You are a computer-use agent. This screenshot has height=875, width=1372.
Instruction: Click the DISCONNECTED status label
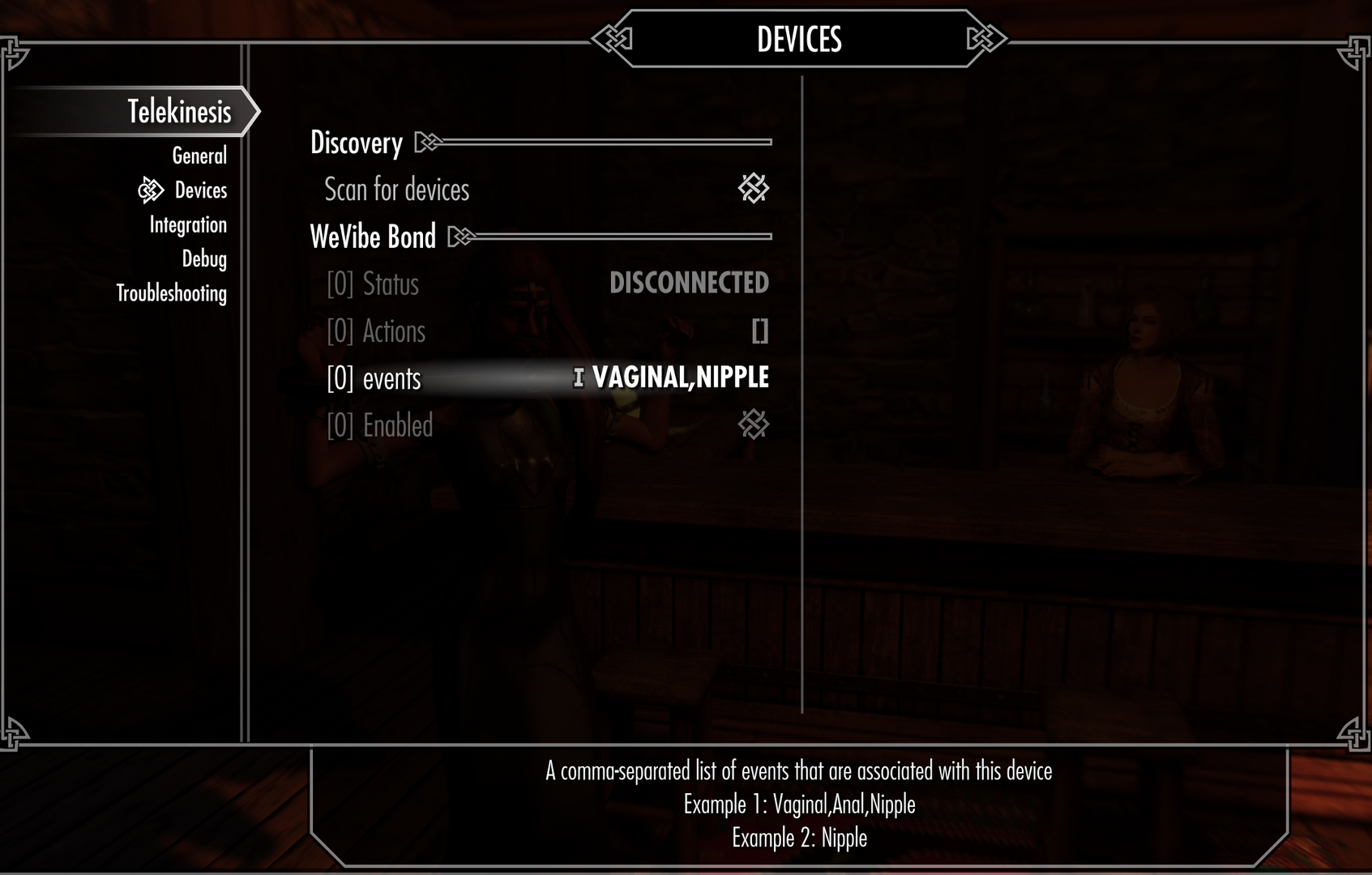[689, 284]
